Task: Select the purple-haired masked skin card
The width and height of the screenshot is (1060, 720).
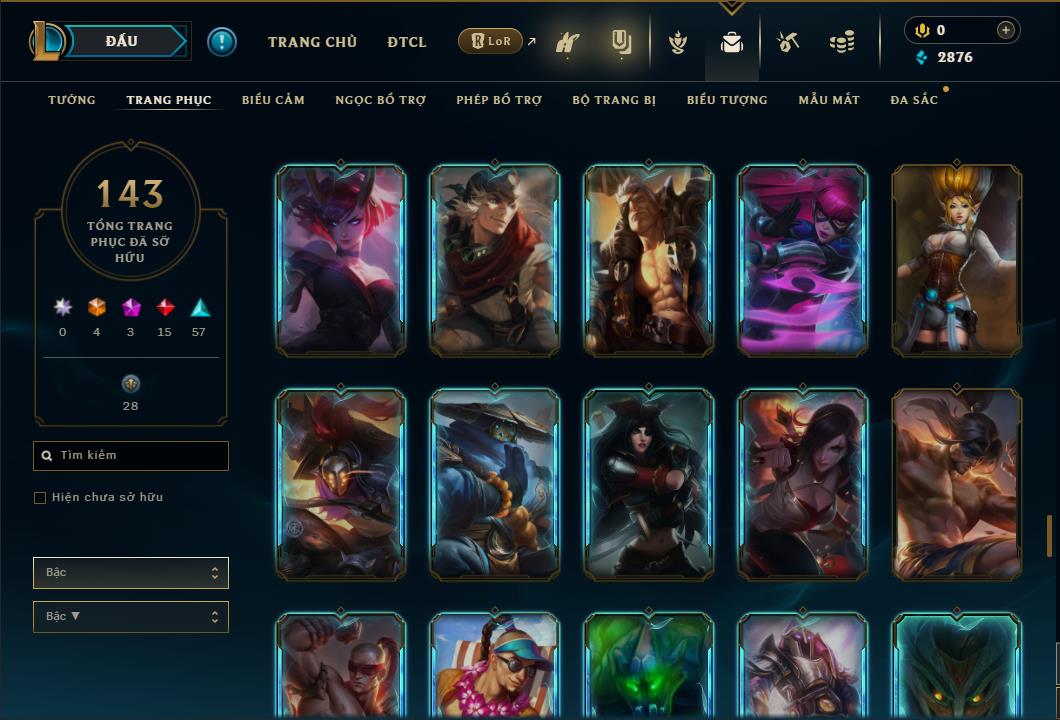Action: (803, 260)
